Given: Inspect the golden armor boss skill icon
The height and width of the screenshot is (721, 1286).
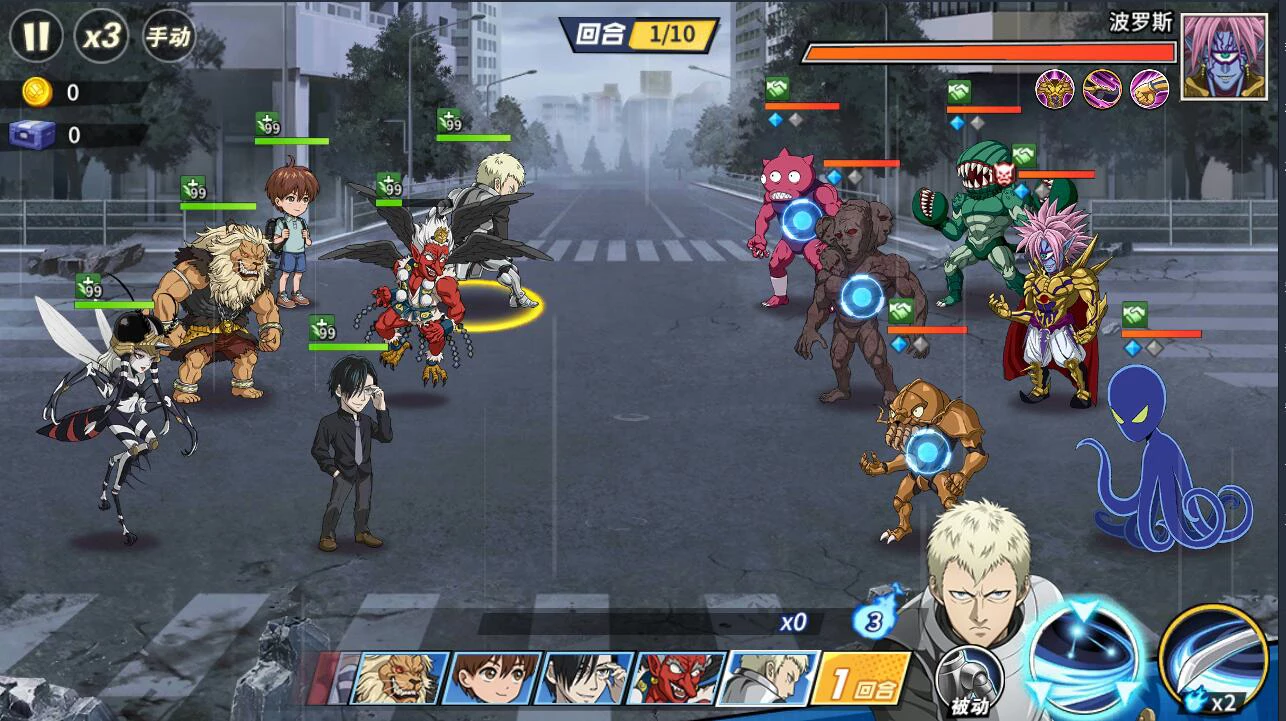Looking at the screenshot, I should [x=1054, y=89].
